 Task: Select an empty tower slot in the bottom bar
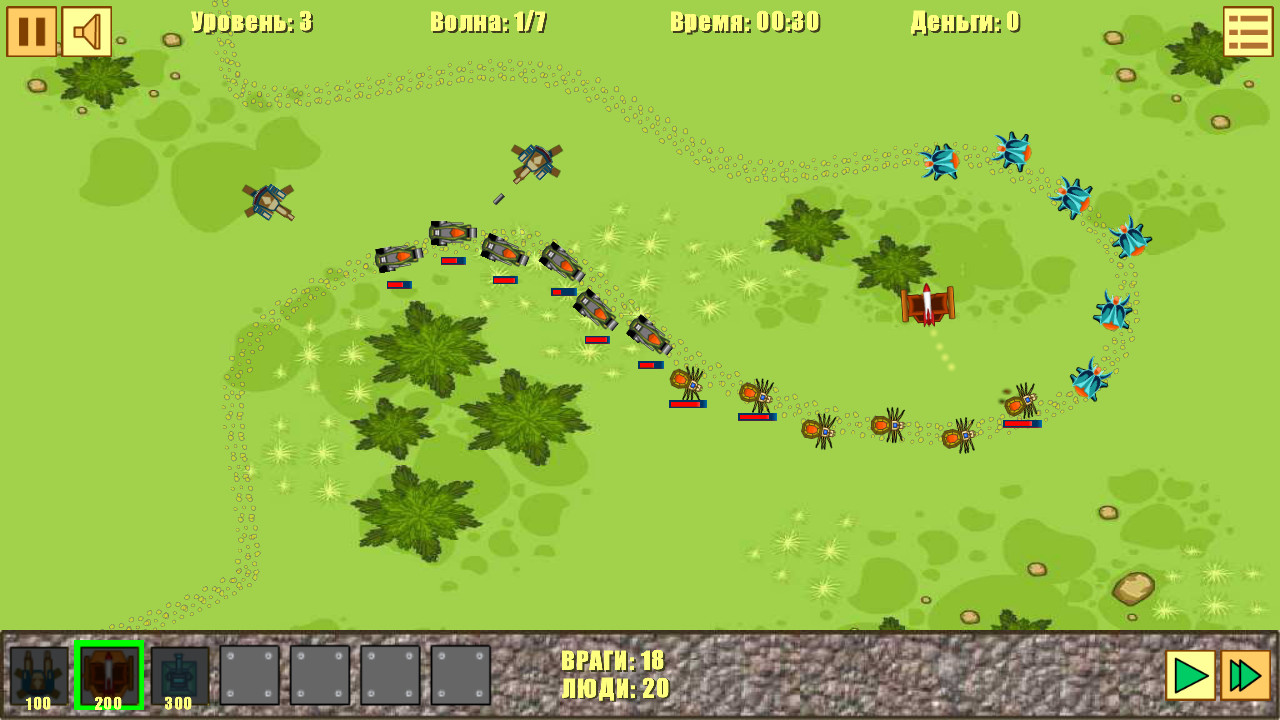click(x=249, y=672)
